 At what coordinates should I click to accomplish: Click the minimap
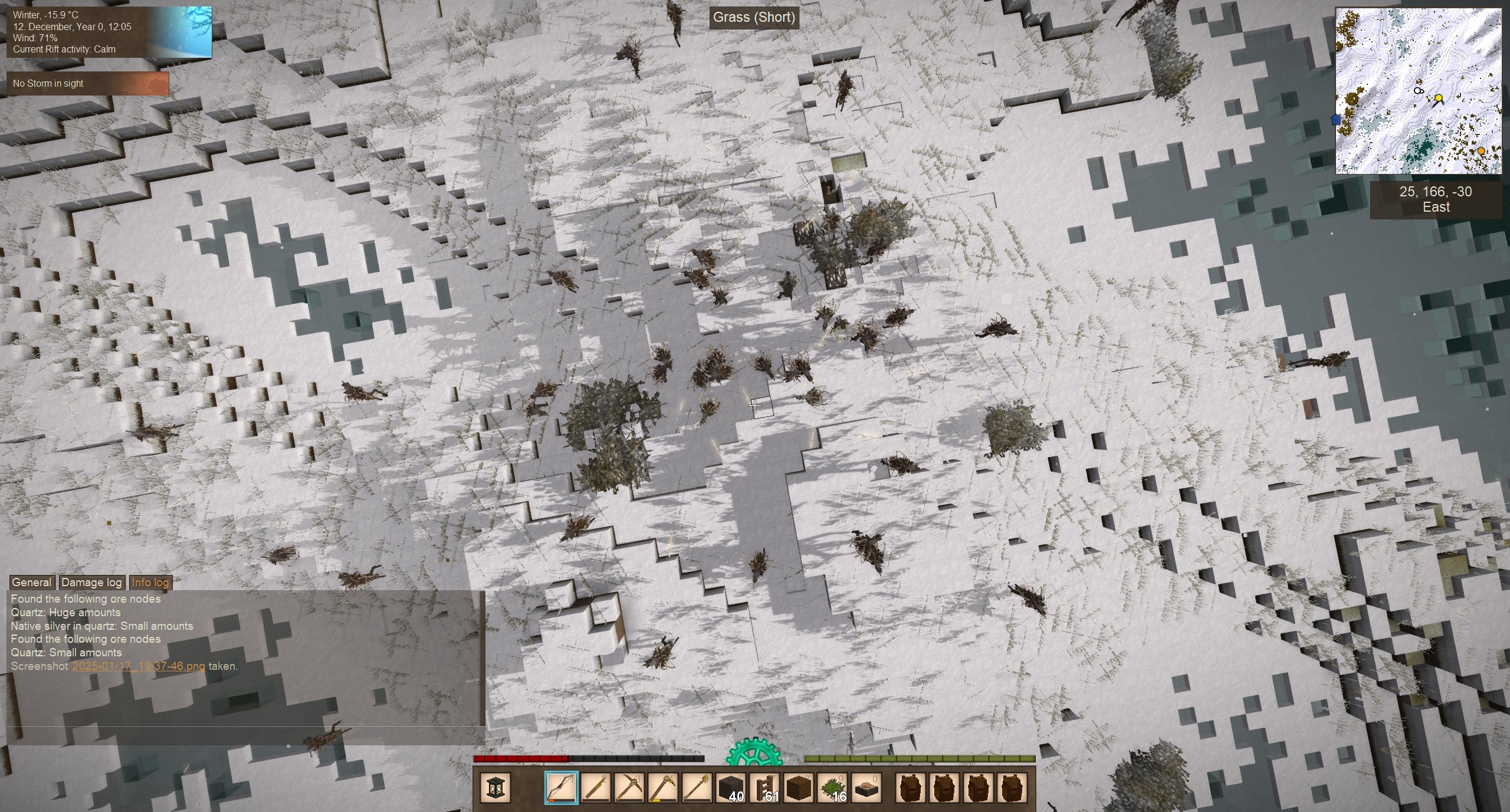[1418, 90]
